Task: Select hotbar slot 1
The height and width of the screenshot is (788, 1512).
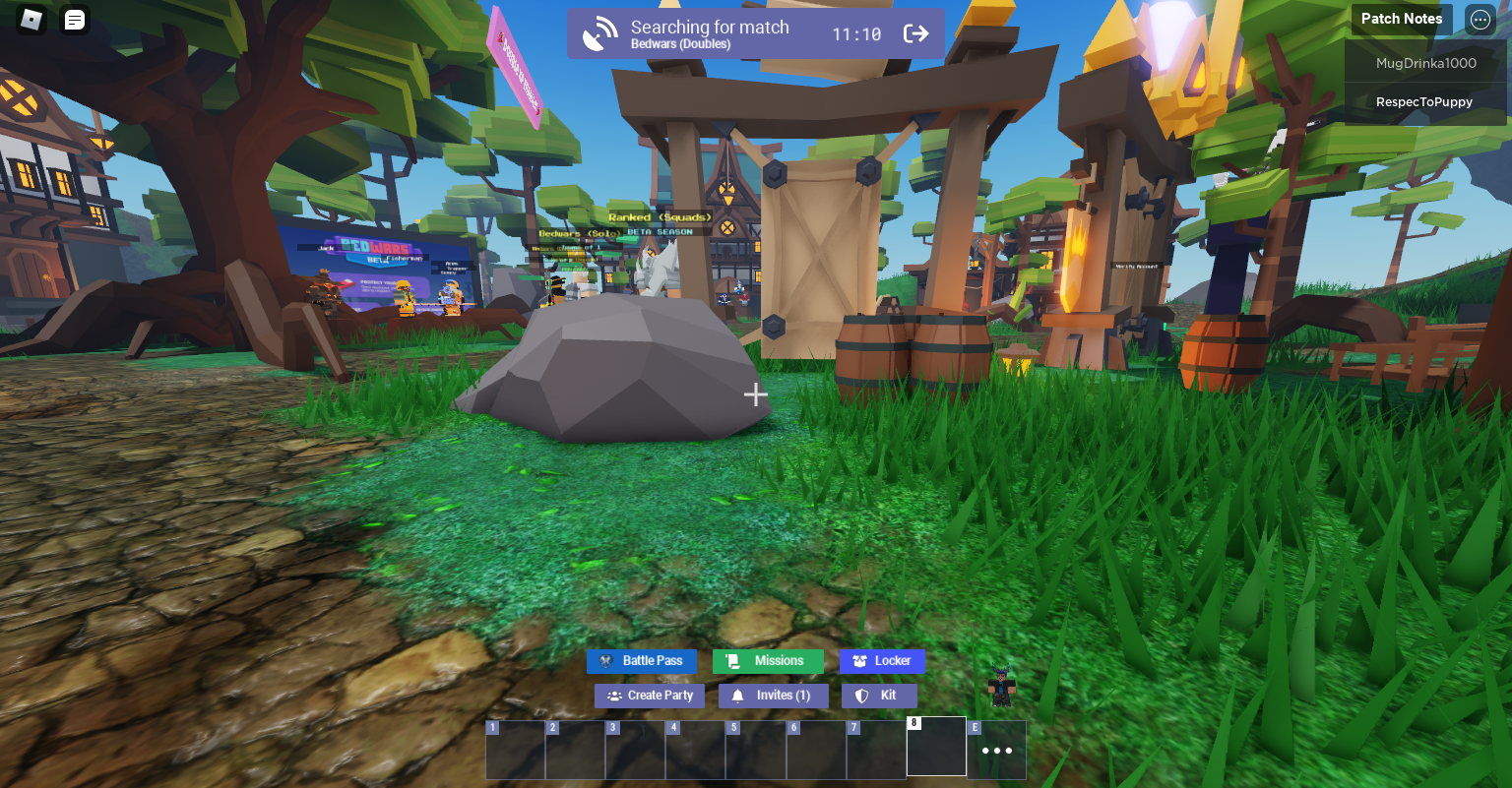Action: [x=514, y=749]
